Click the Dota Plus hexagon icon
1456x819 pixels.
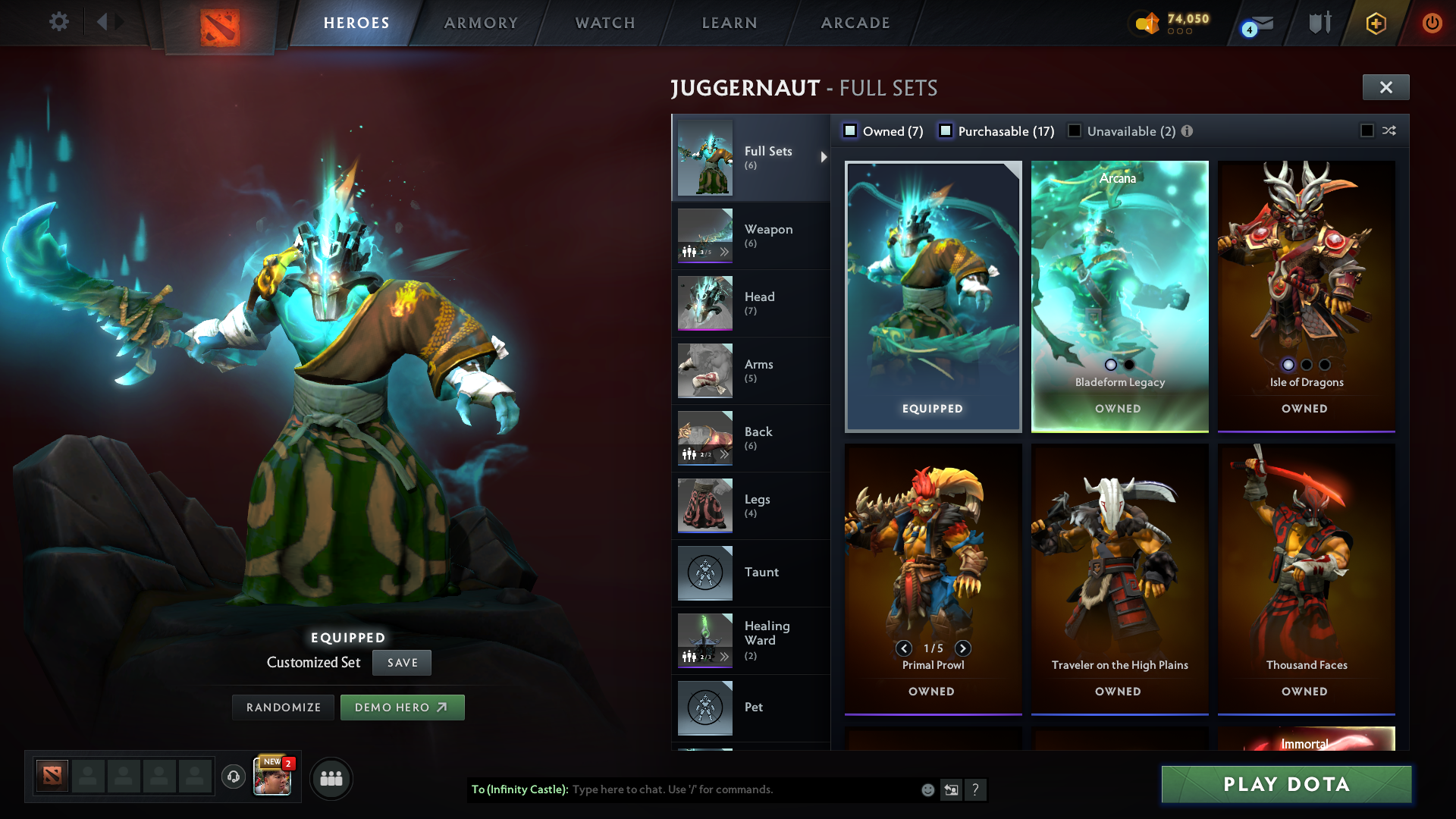click(x=1375, y=23)
